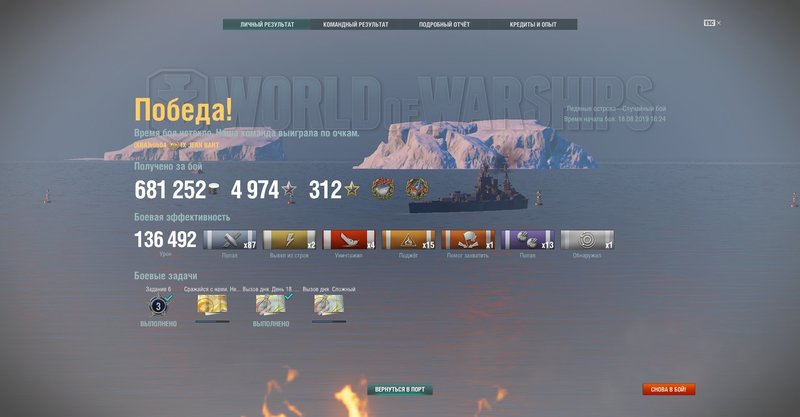The image size is (800, 417).
Task: Close the results screen with the X
Action: pyautogui.click(x=718, y=22)
